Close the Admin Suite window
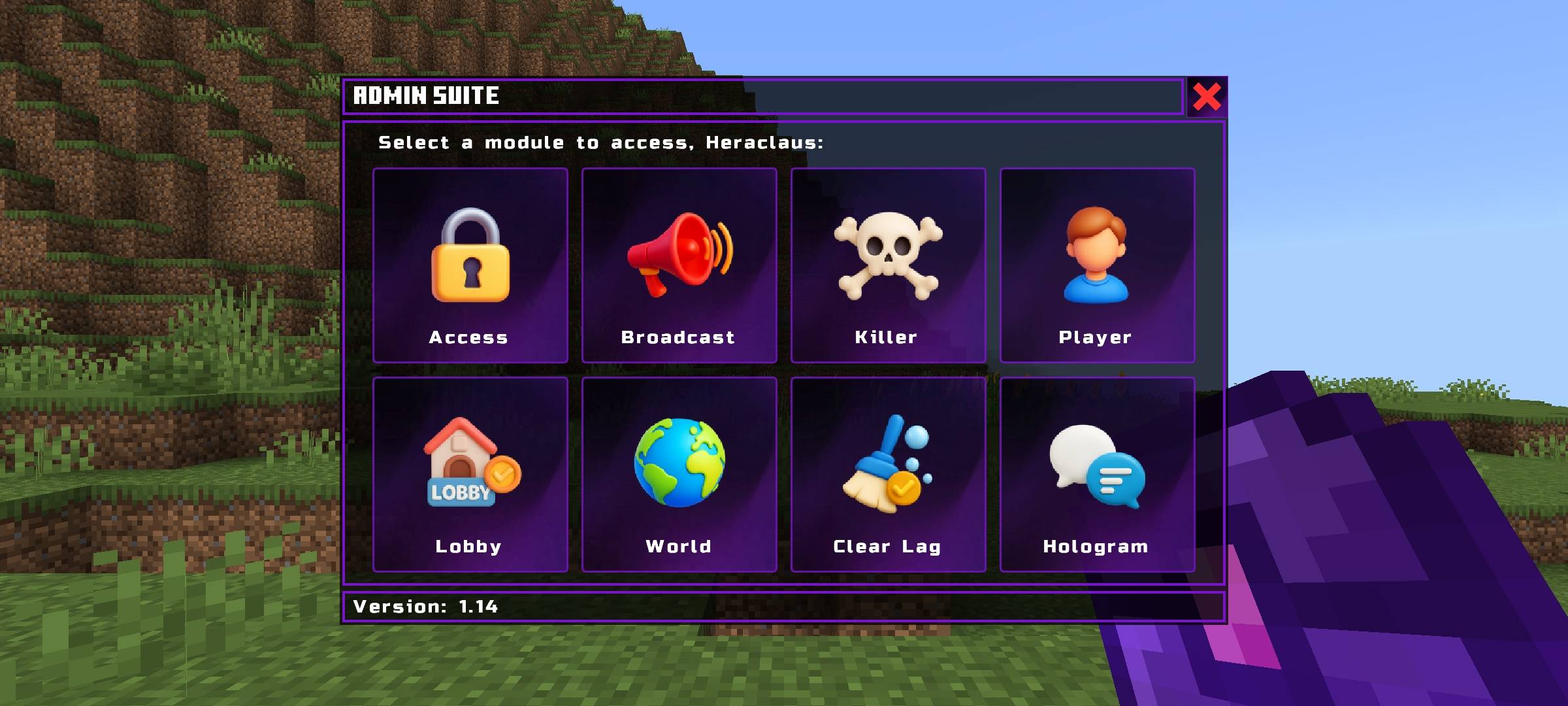Image resolution: width=1568 pixels, height=706 pixels. [1206, 97]
